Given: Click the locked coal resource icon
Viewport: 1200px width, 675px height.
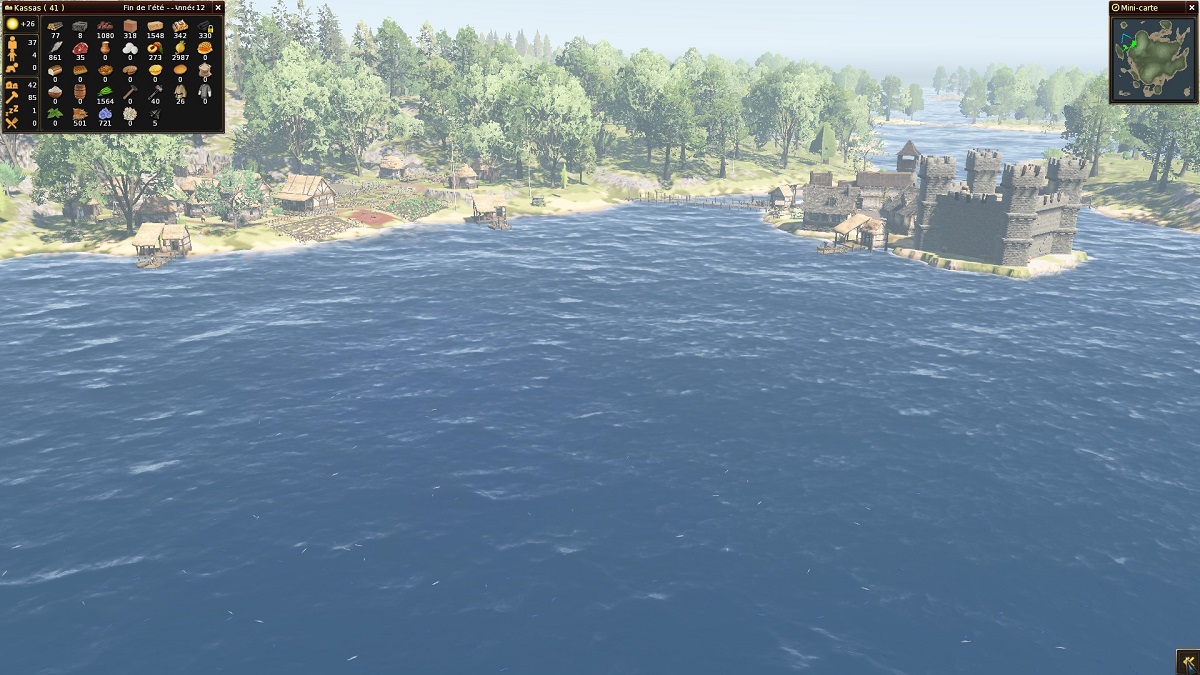Looking at the screenshot, I should pyautogui.click(x=205, y=25).
